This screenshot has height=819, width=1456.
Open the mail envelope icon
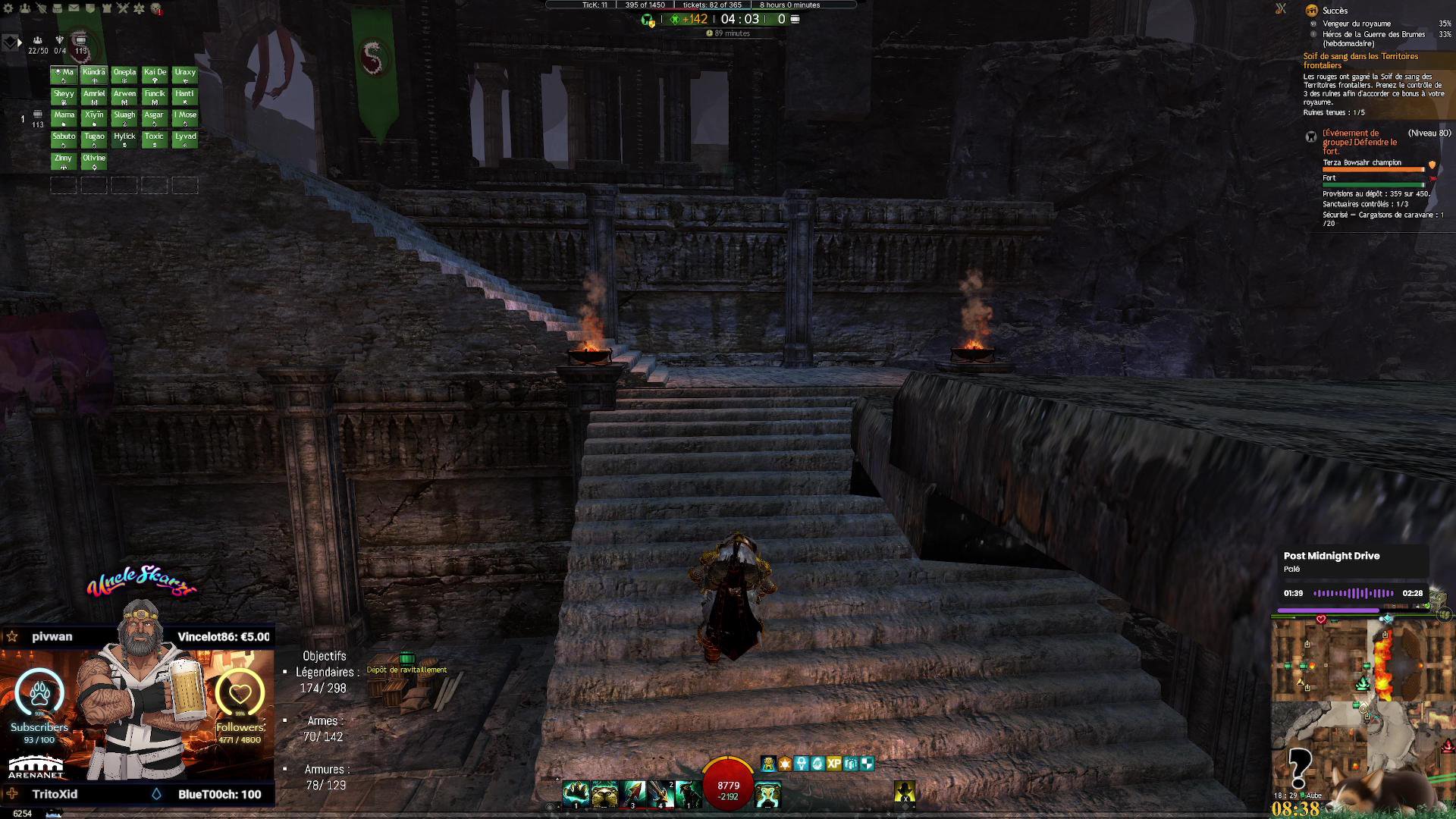[x=74, y=8]
